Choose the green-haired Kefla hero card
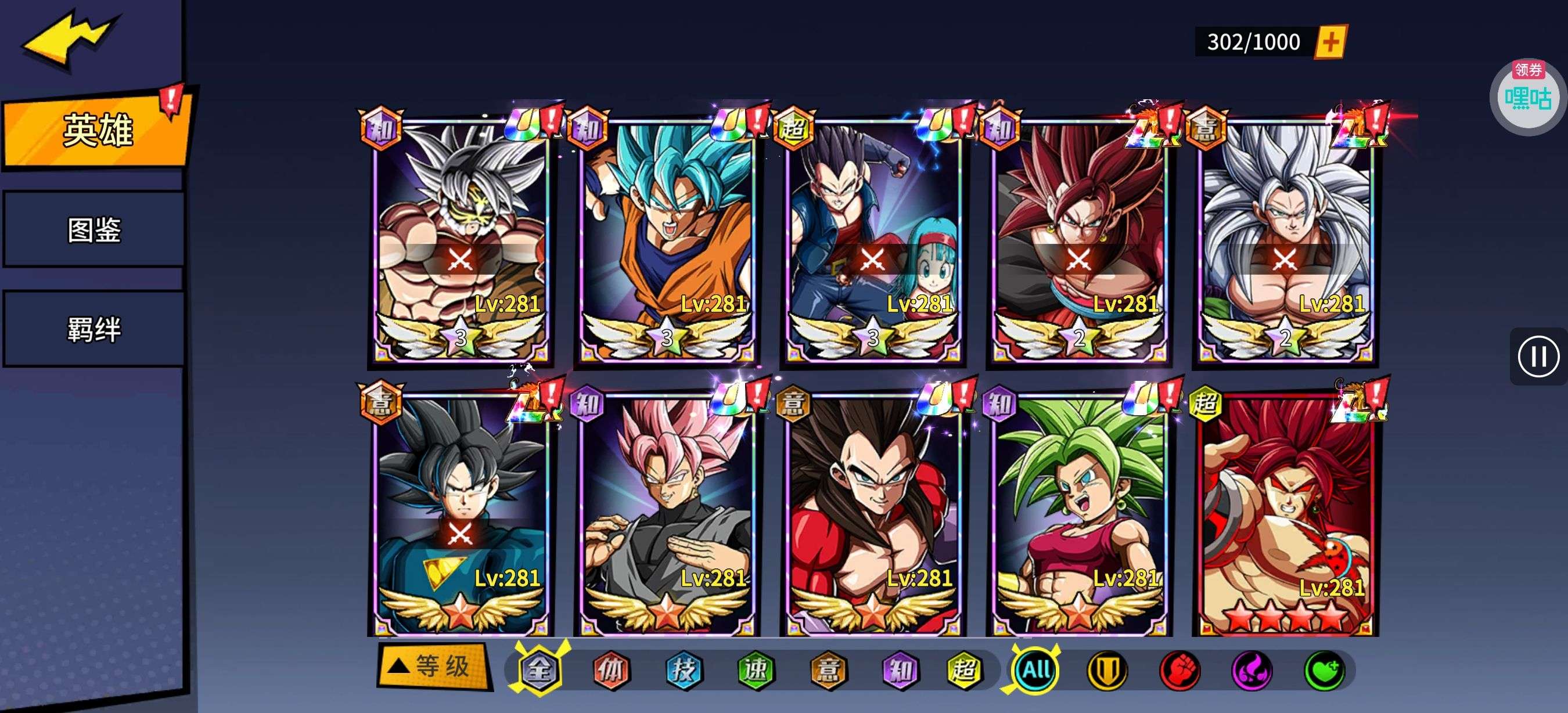1568x713 pixels. pos(1079,514)
